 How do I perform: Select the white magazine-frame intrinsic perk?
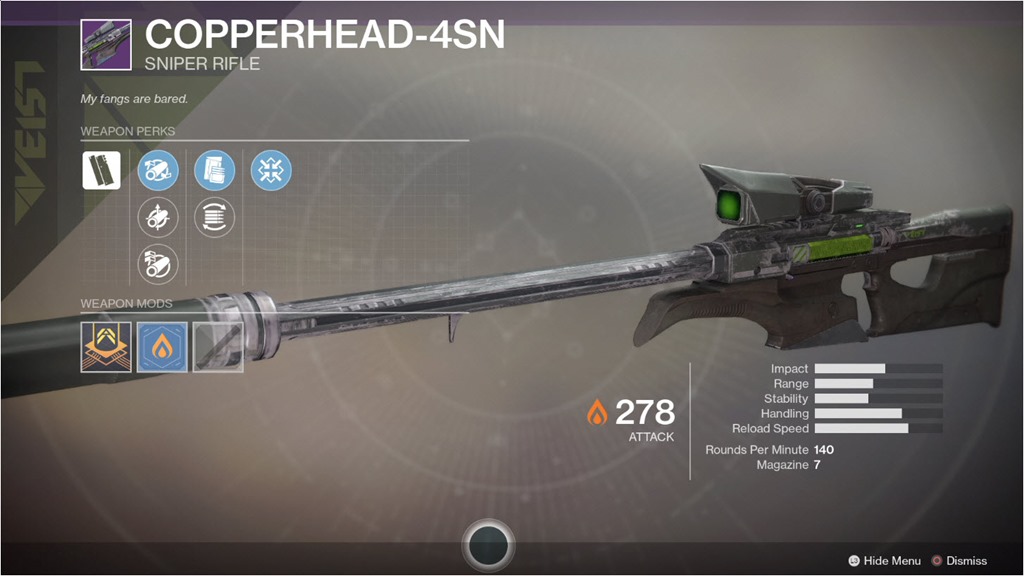point(101,170)
